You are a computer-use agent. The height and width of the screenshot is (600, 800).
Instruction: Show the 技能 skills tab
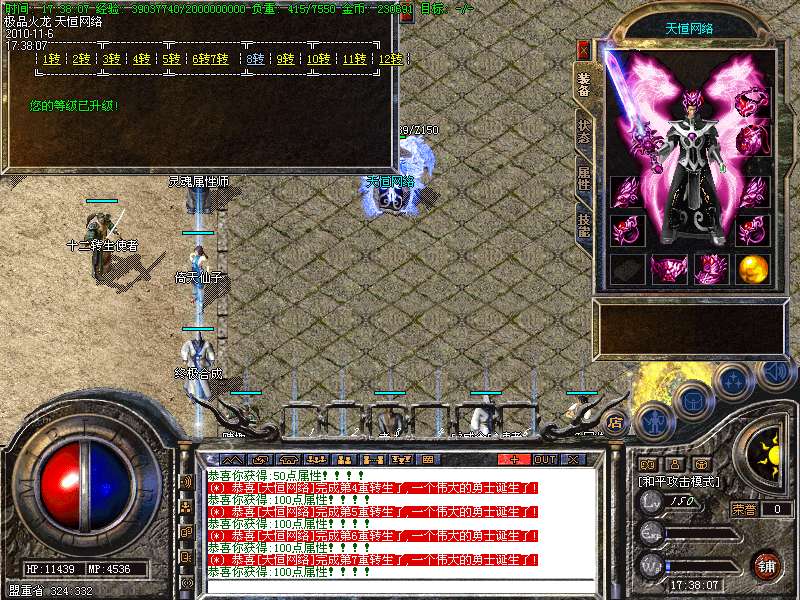[584, 223]
